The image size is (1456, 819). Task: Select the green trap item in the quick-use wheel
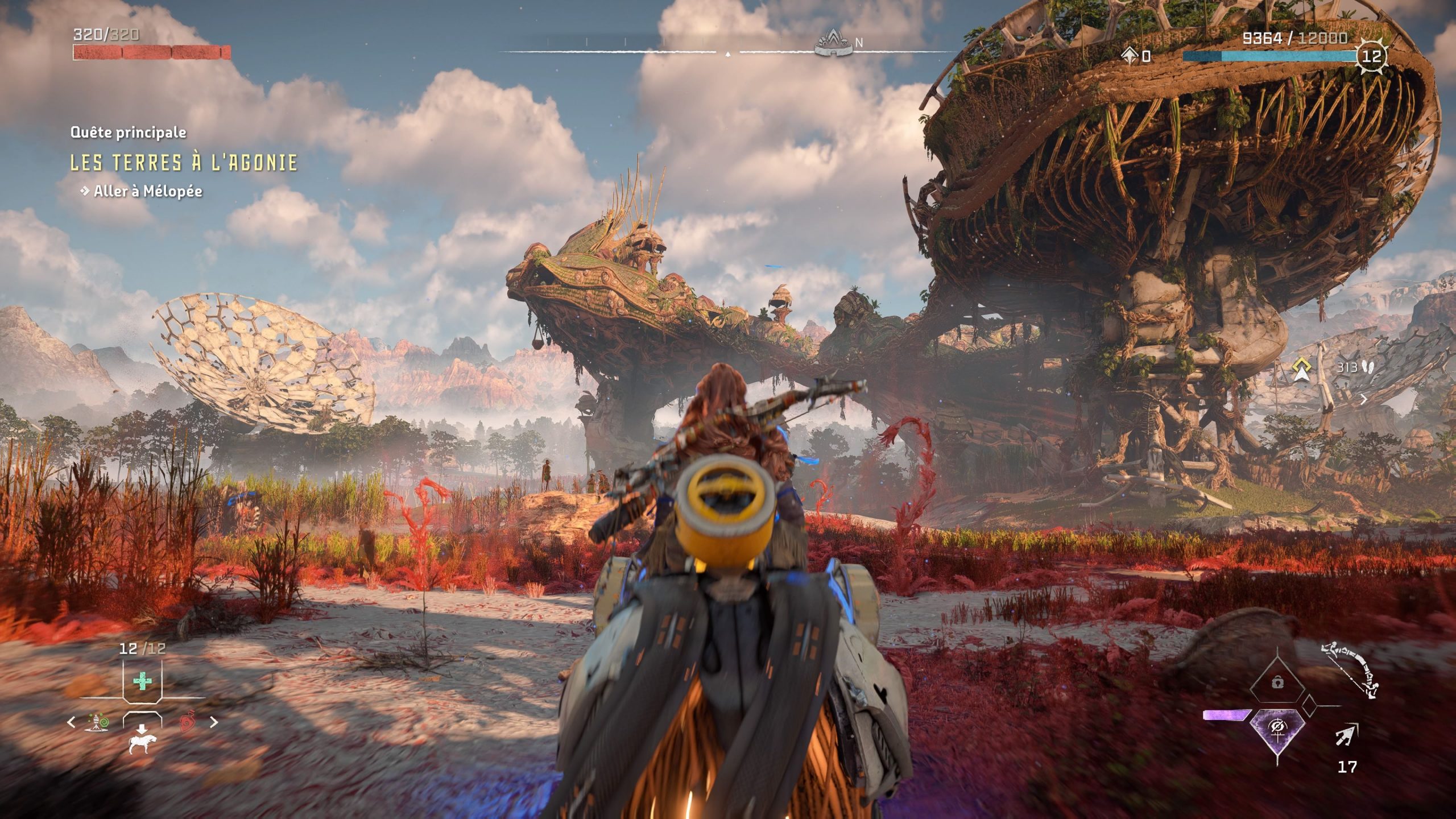coord(96,723)
